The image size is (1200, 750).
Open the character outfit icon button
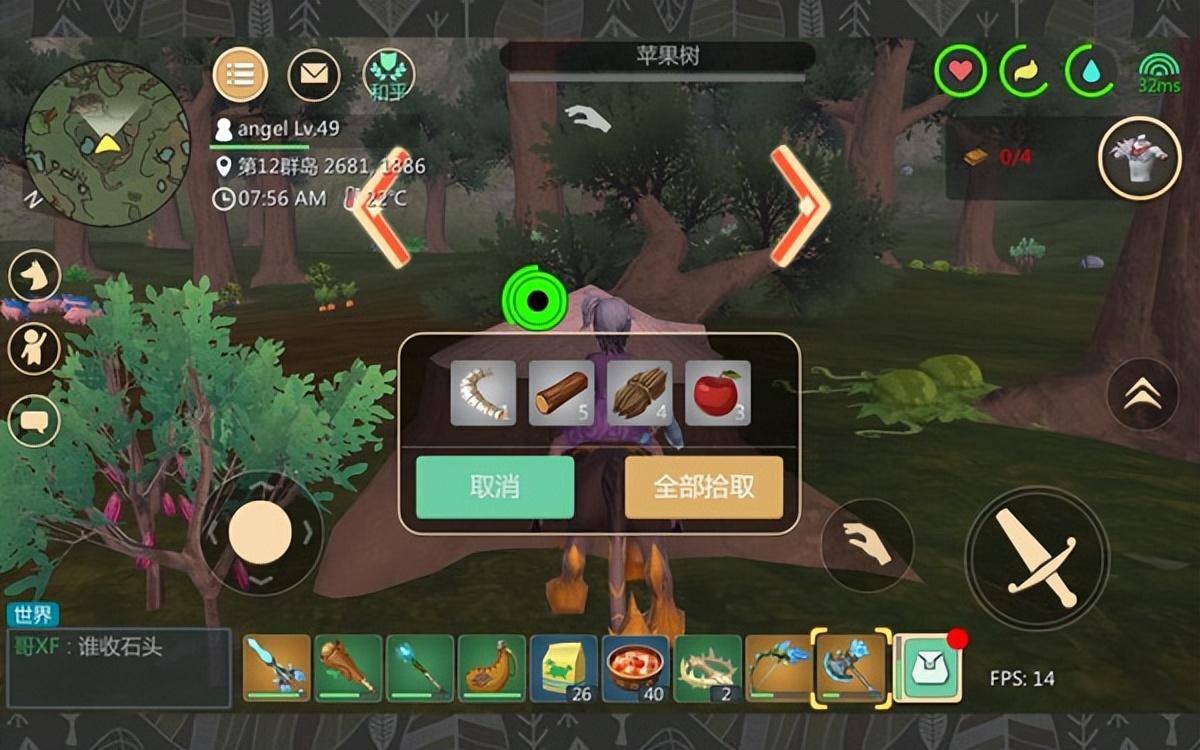pyautogui.click(x=1139, y=158)
